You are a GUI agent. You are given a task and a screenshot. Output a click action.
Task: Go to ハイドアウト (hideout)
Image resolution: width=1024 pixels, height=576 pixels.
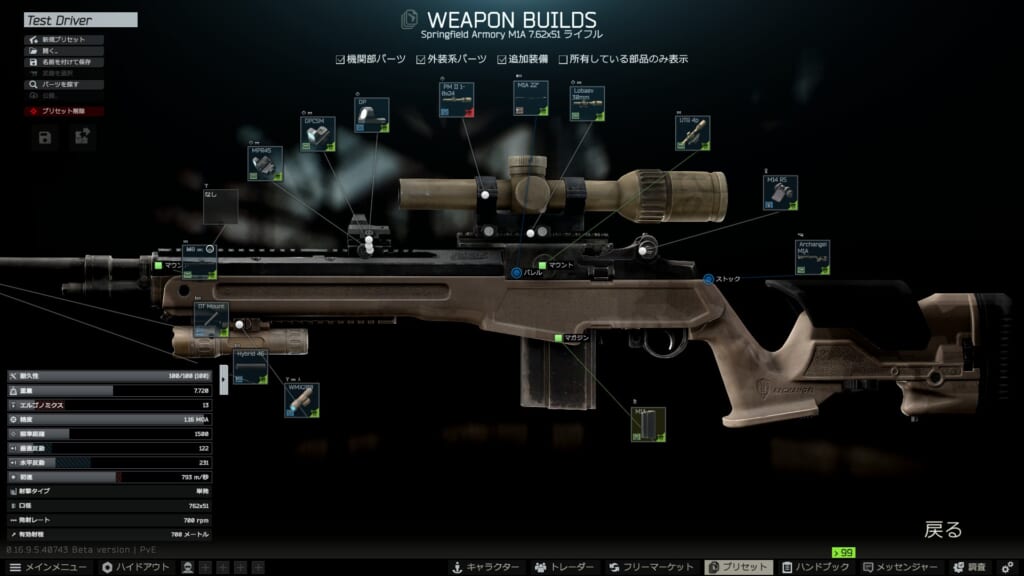pyautogui.click(x=133, y=567)
